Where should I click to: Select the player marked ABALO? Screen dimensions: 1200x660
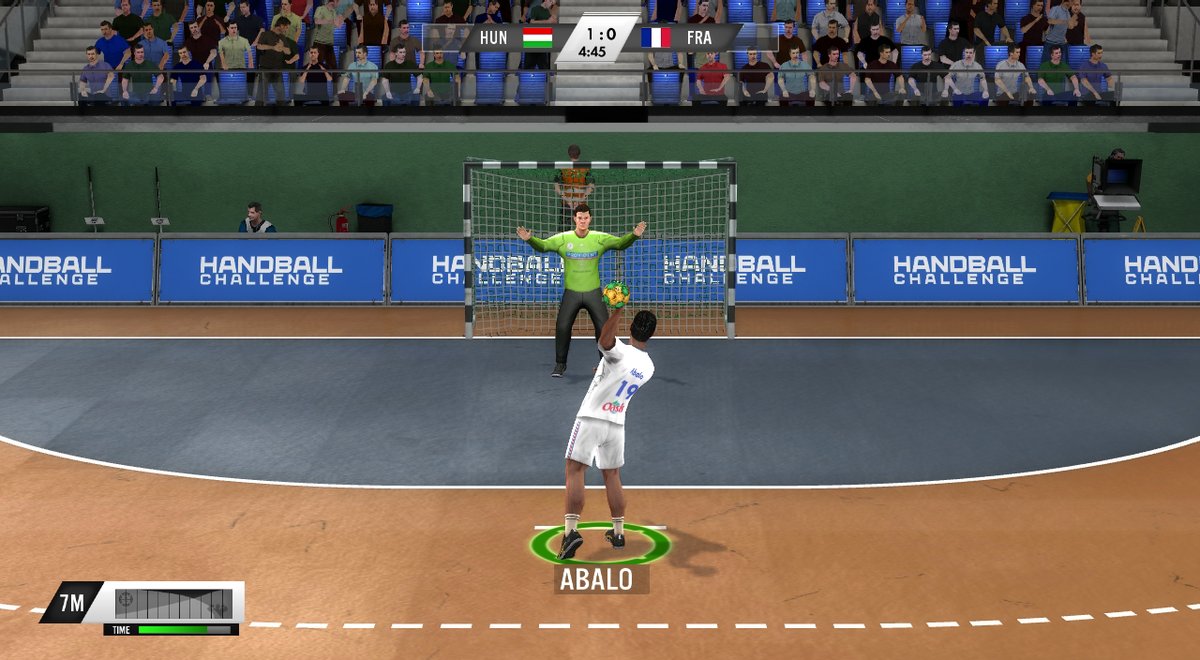pos(605,430)
